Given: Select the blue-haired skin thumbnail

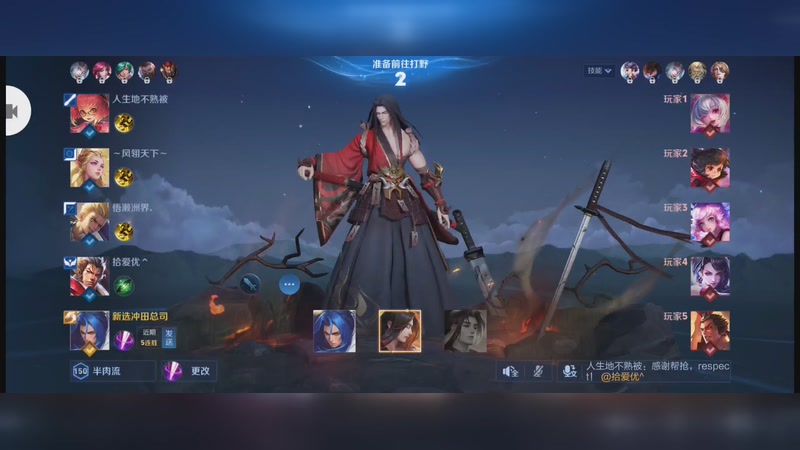Looking at the screenshot, I should pos(334,331).
